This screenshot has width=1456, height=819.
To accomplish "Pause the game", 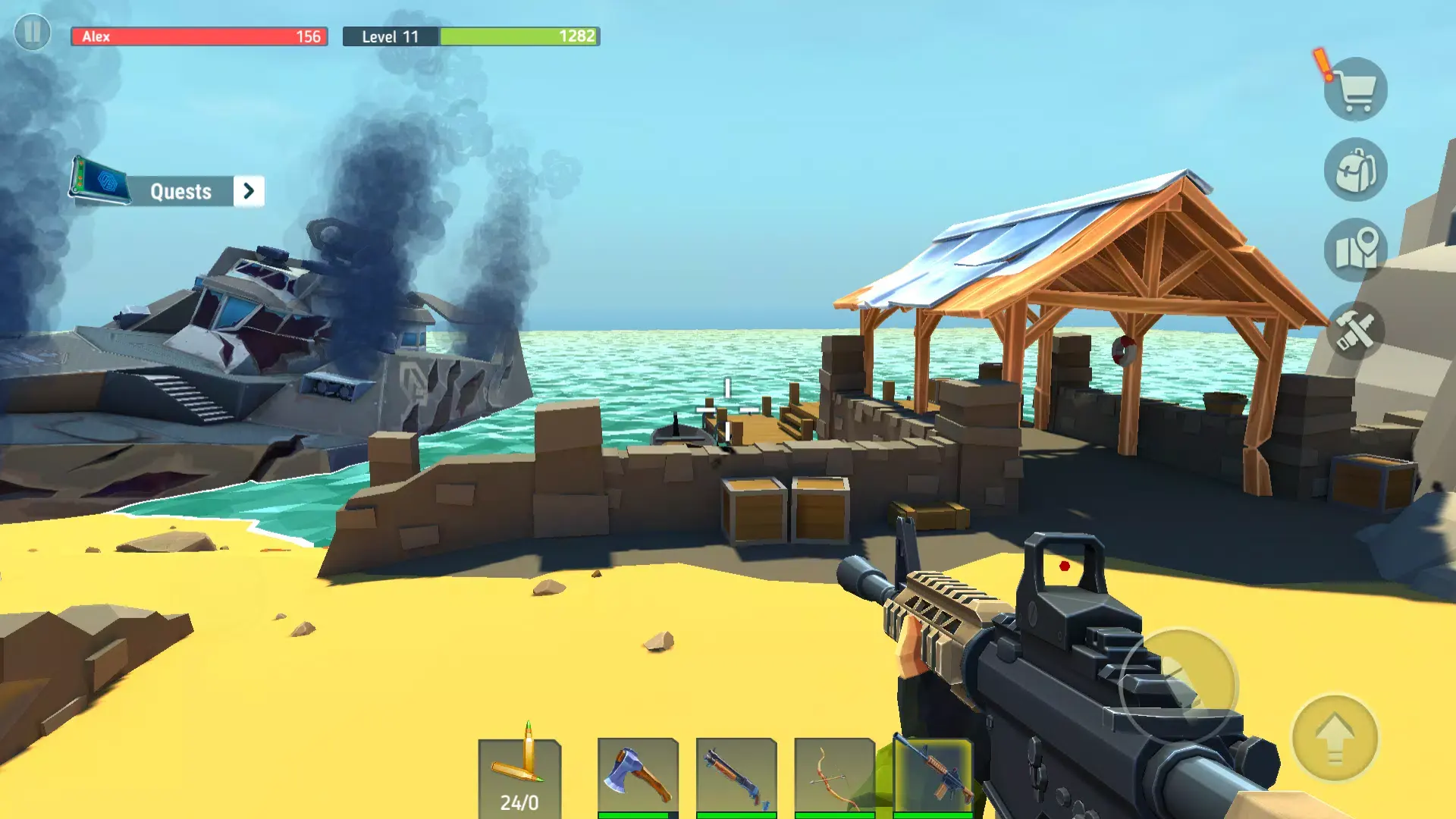I will (x=32, y=32).
